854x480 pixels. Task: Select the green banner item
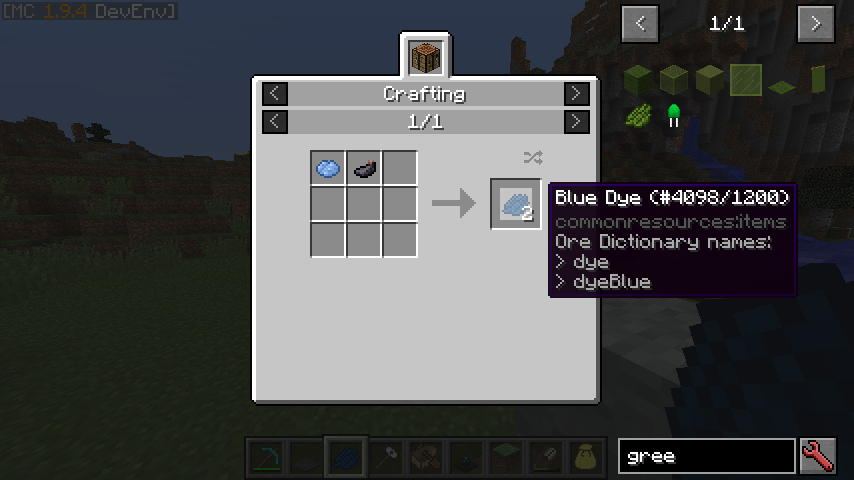[x=817, y=80]
